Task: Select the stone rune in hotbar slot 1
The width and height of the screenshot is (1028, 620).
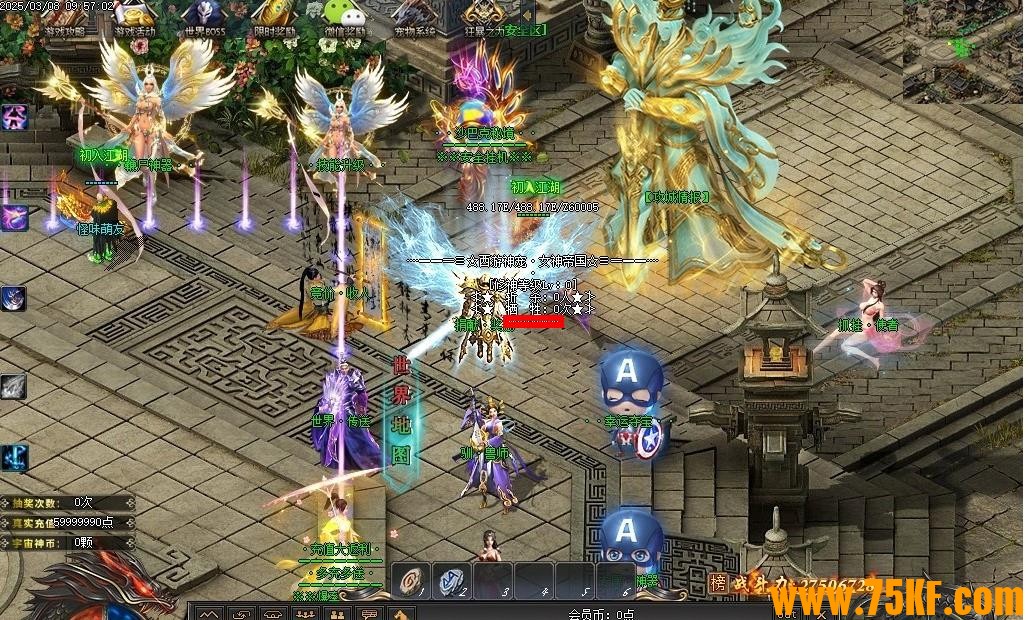Action: 410,580
